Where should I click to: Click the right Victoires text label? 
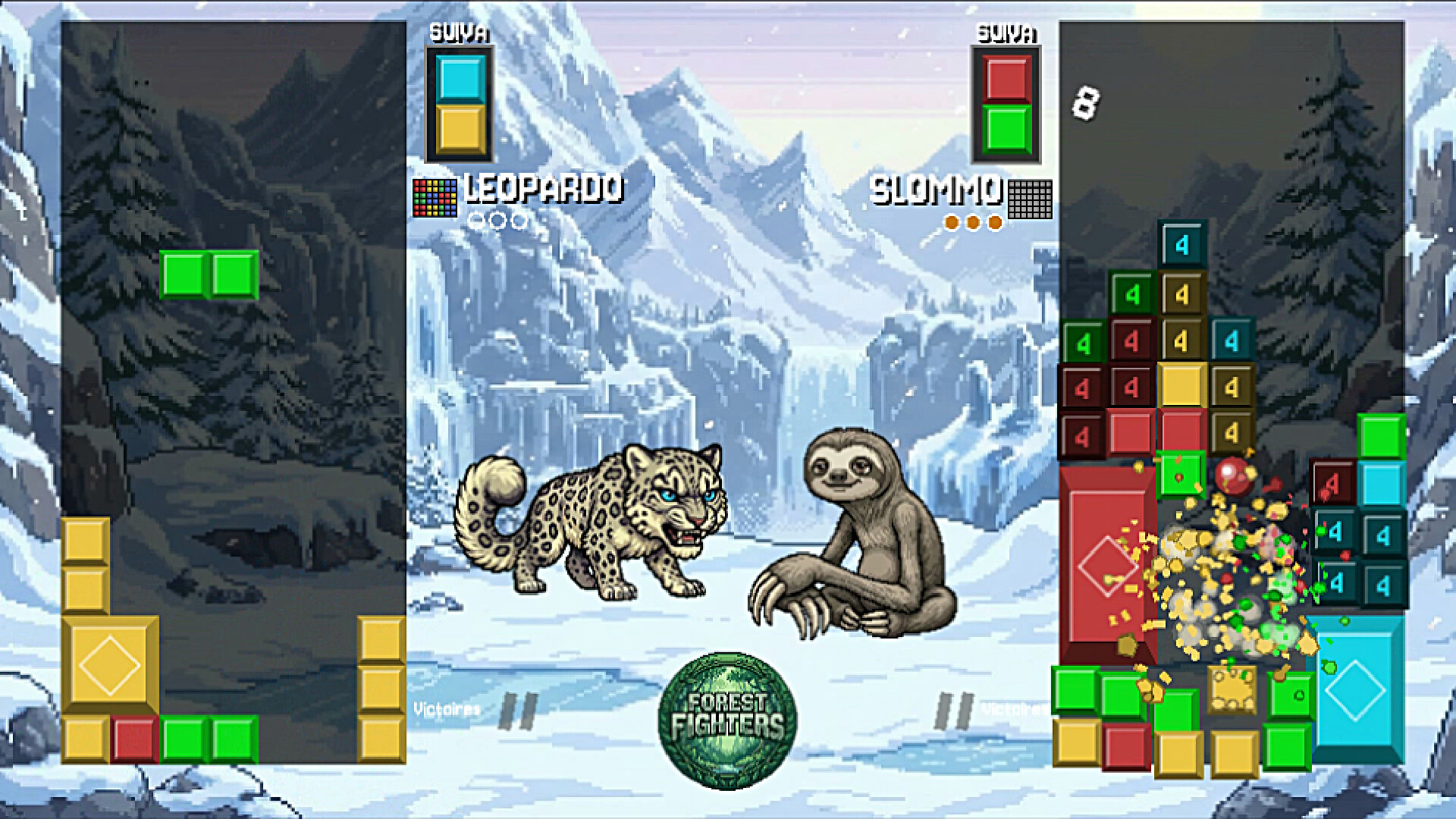[x=1014, y=707]
